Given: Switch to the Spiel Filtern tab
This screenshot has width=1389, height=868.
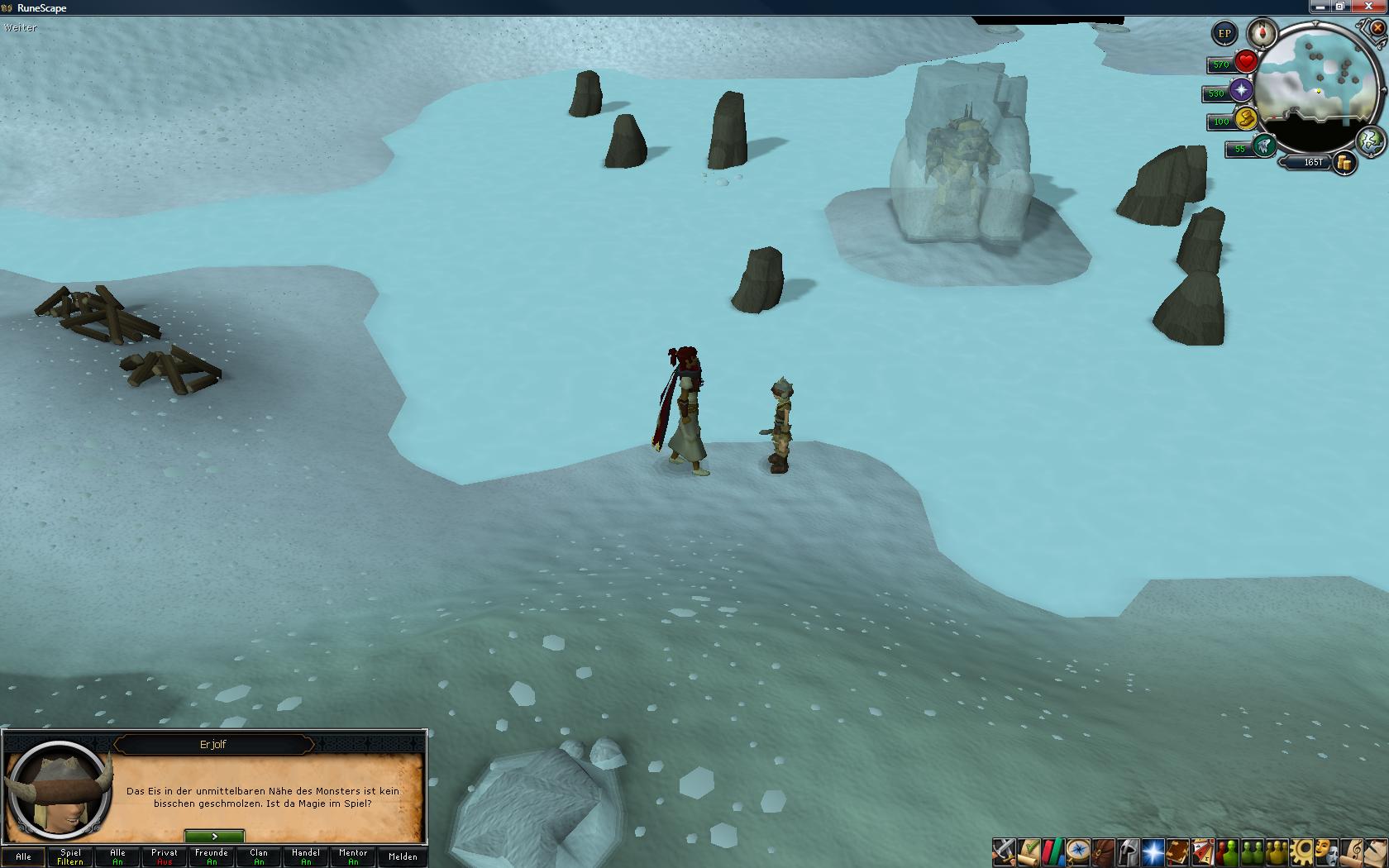Looking at the screenshot, I should [x=70, y=856].
